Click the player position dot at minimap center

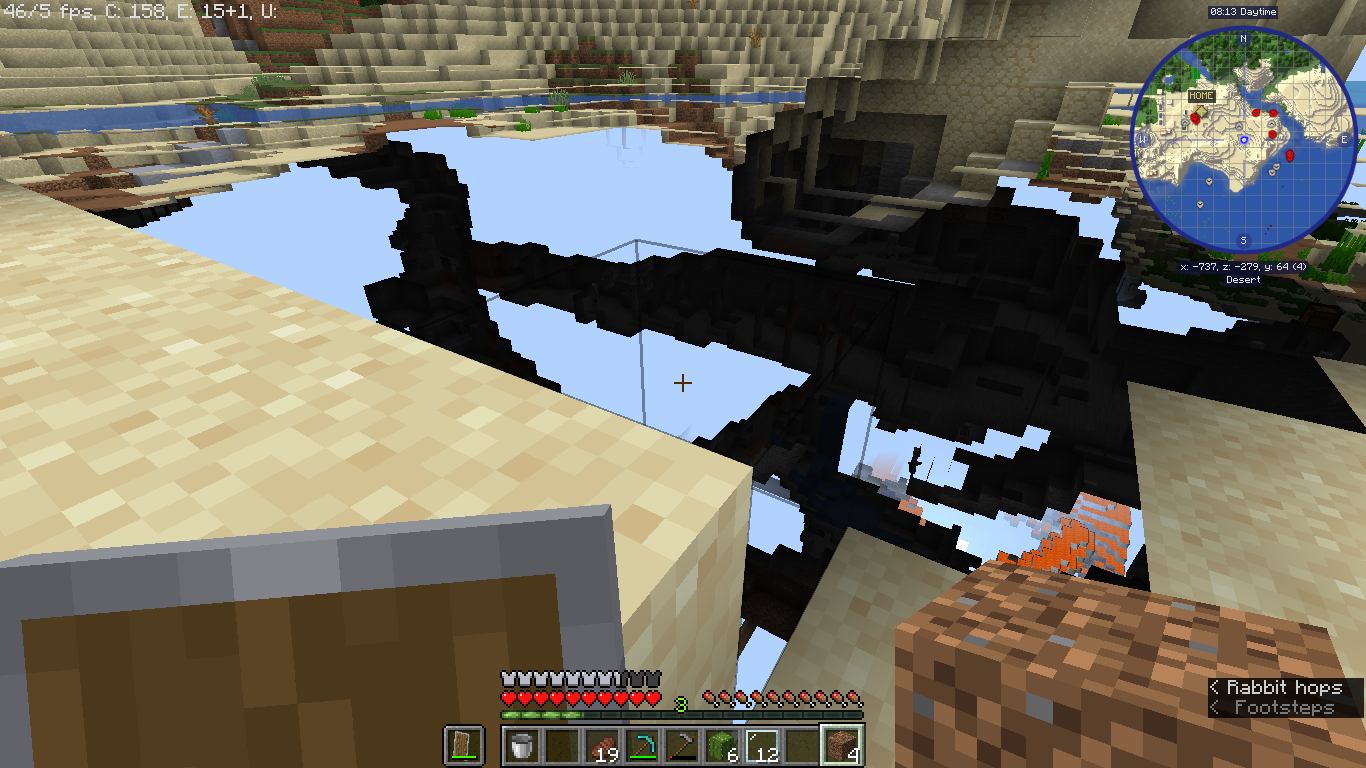tap(1244, 140)
